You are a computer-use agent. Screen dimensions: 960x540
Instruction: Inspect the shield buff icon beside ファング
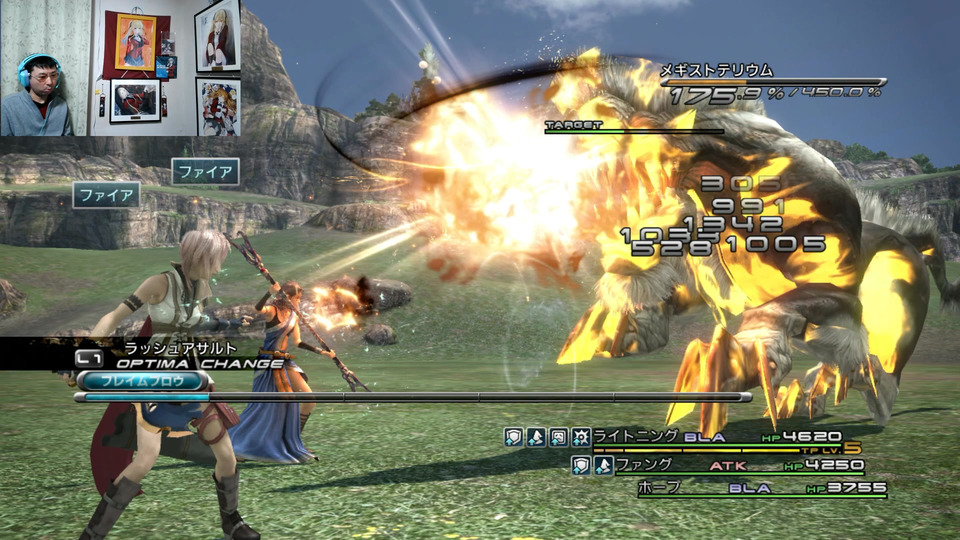pyautogui.click(x=581, y=465)
